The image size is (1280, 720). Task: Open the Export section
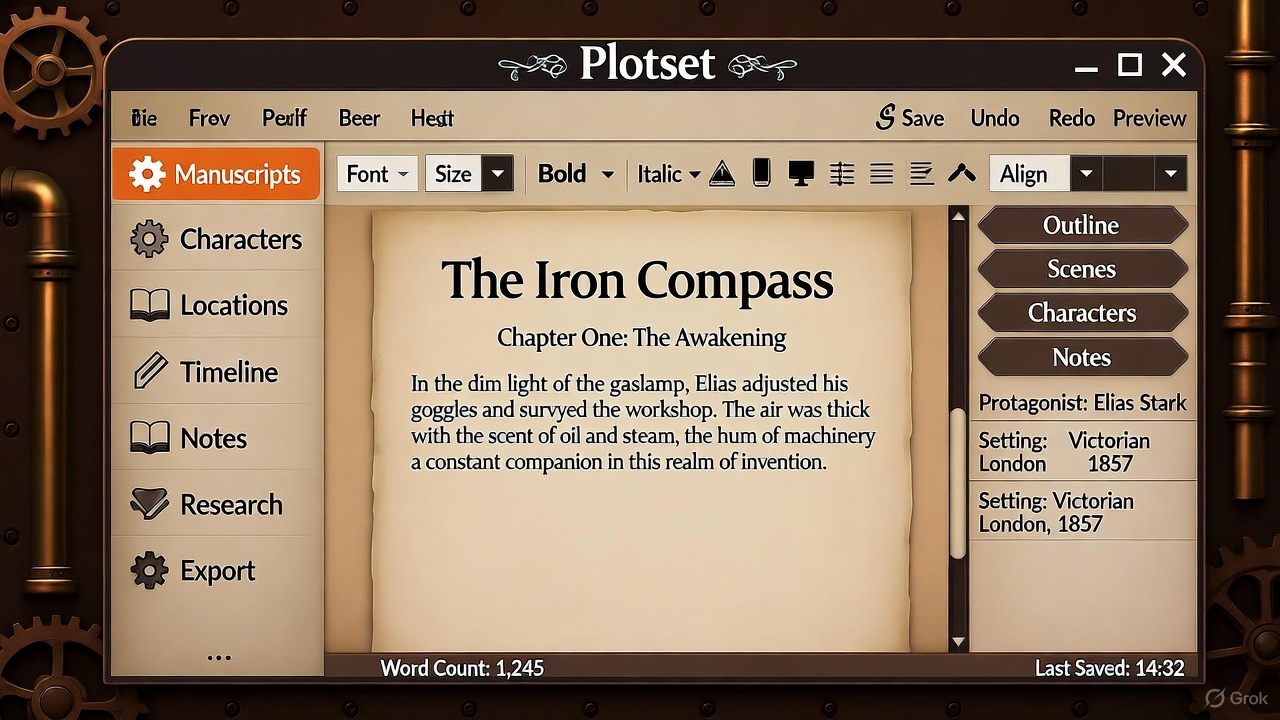pyautogui.click(x=217, y=571)
